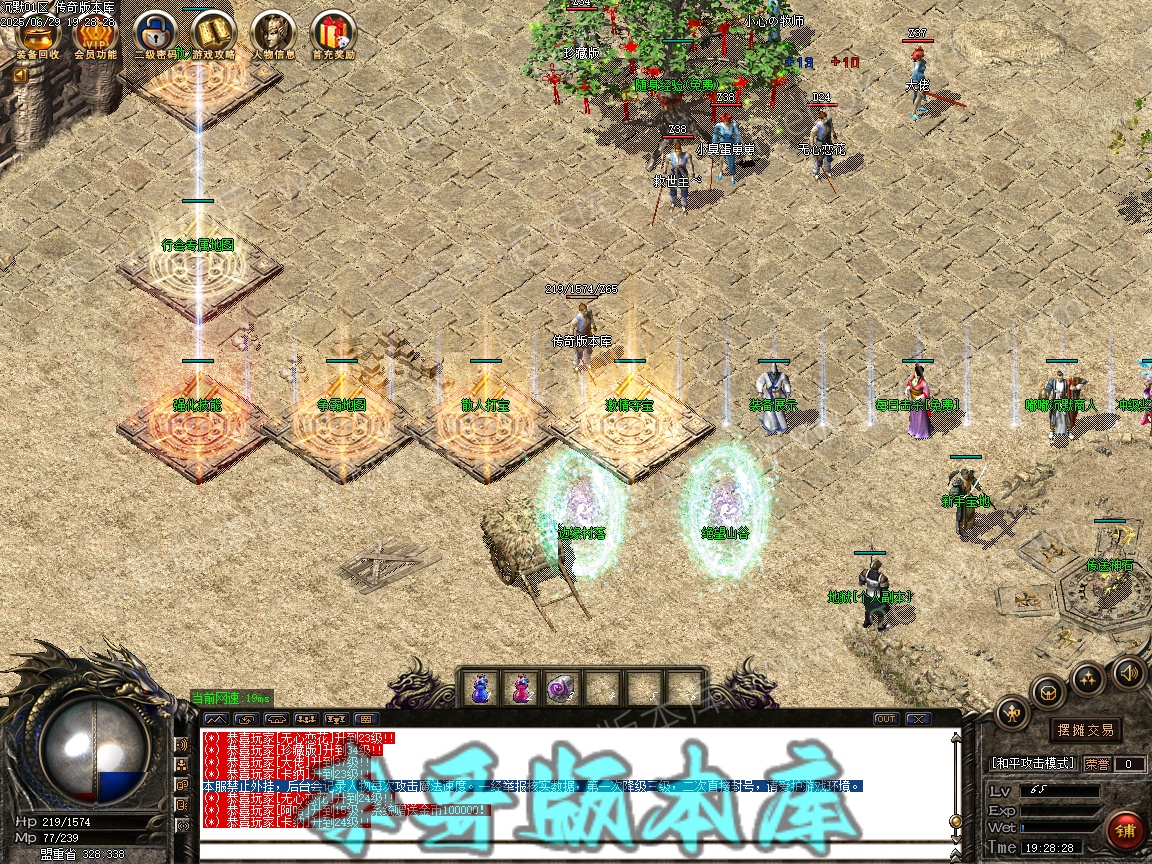Open the character equipment warrior icon
This screenshot has height=864, width=1152.
pos(1013,712)
